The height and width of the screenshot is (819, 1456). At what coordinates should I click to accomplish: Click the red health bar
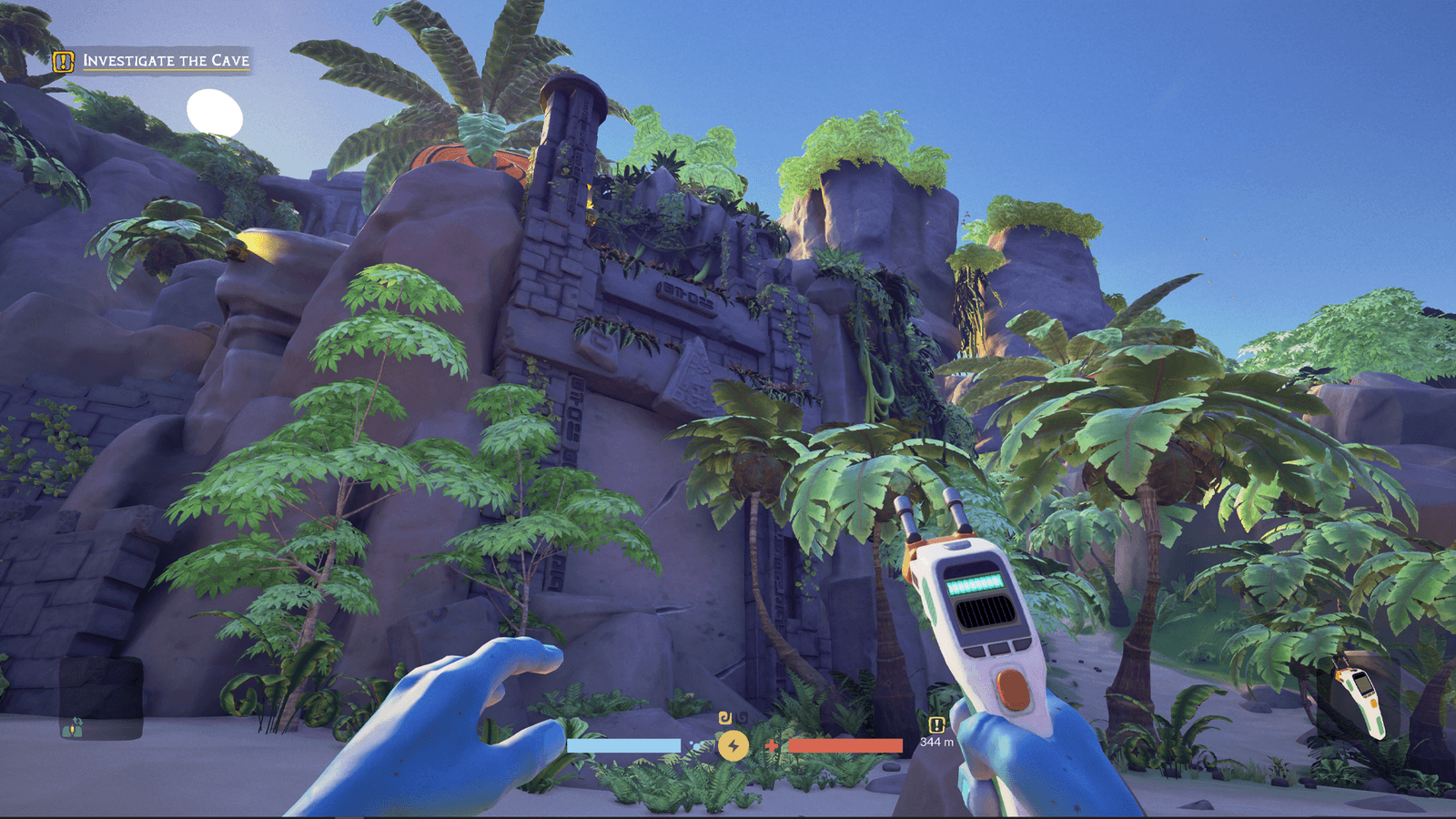coord(845,744)
